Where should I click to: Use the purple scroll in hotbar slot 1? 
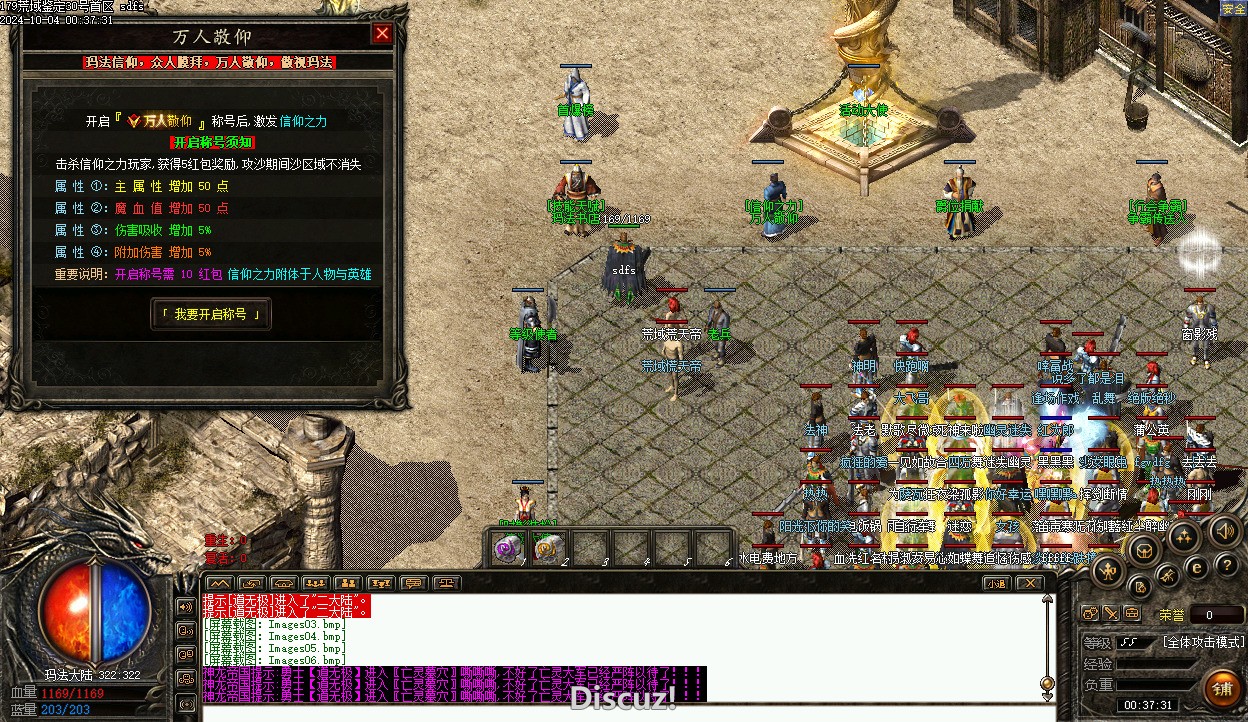point(510,548)
